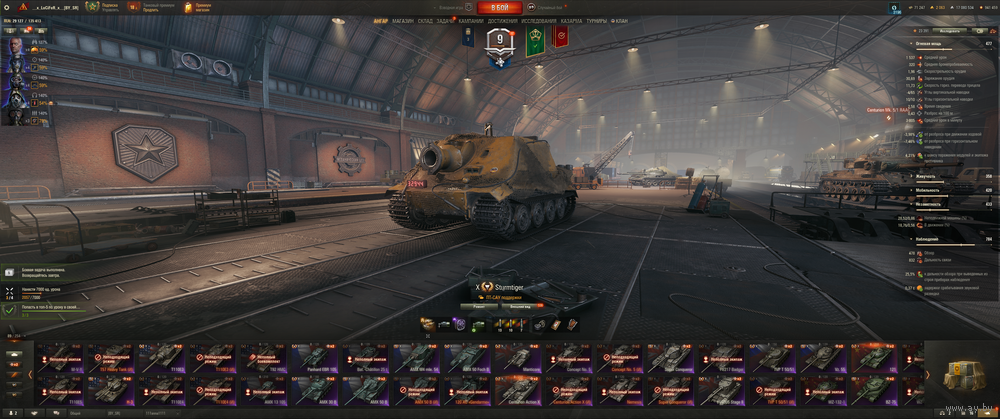The height and width of the screenshot is (419, 1000).
Task: Open the КАМПАНИИ campaigns tab
Action: [472, 20]
